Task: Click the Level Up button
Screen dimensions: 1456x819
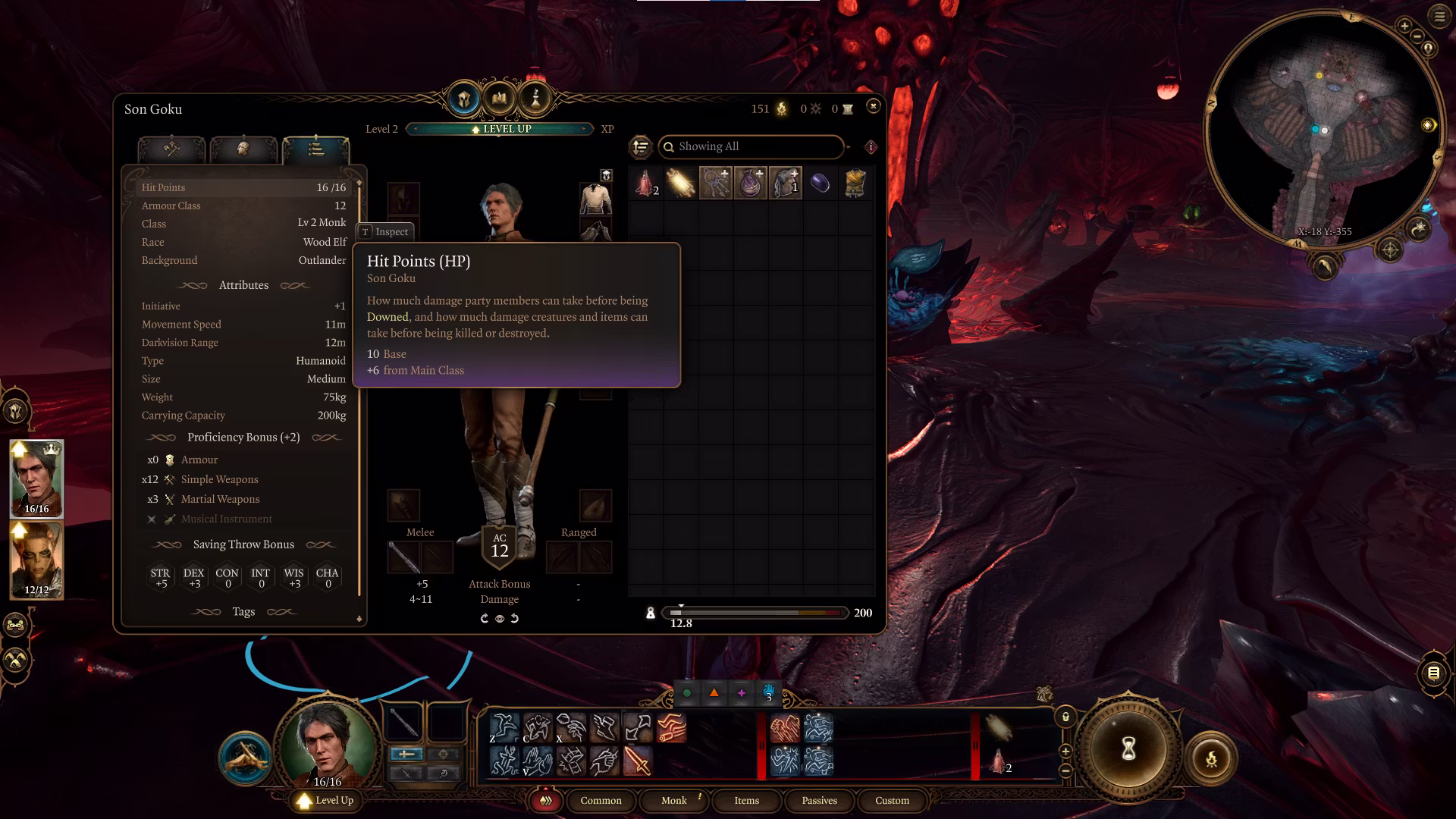Action: tap(326, 800)
